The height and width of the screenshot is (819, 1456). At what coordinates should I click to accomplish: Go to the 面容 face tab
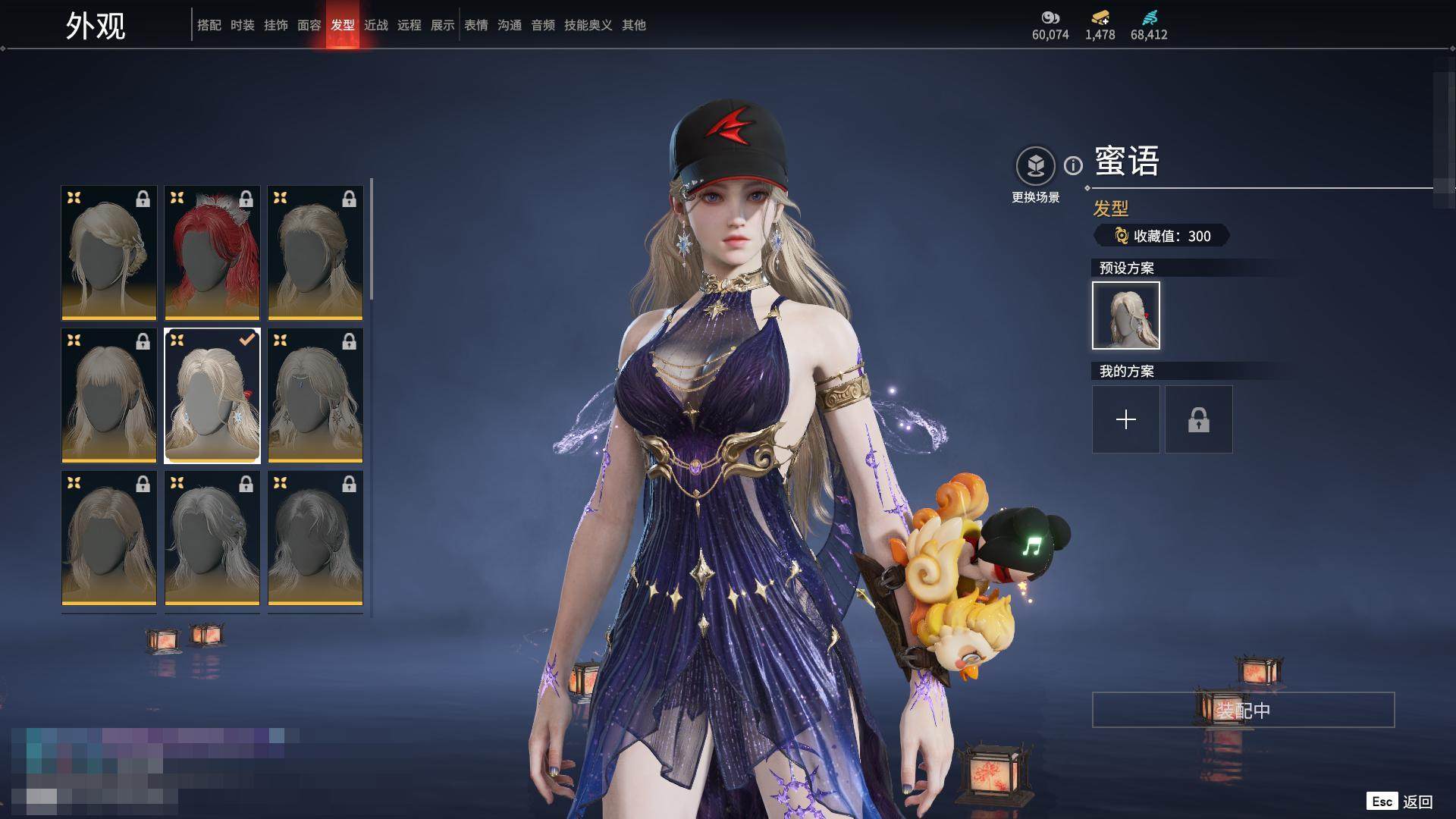[309, 25]
